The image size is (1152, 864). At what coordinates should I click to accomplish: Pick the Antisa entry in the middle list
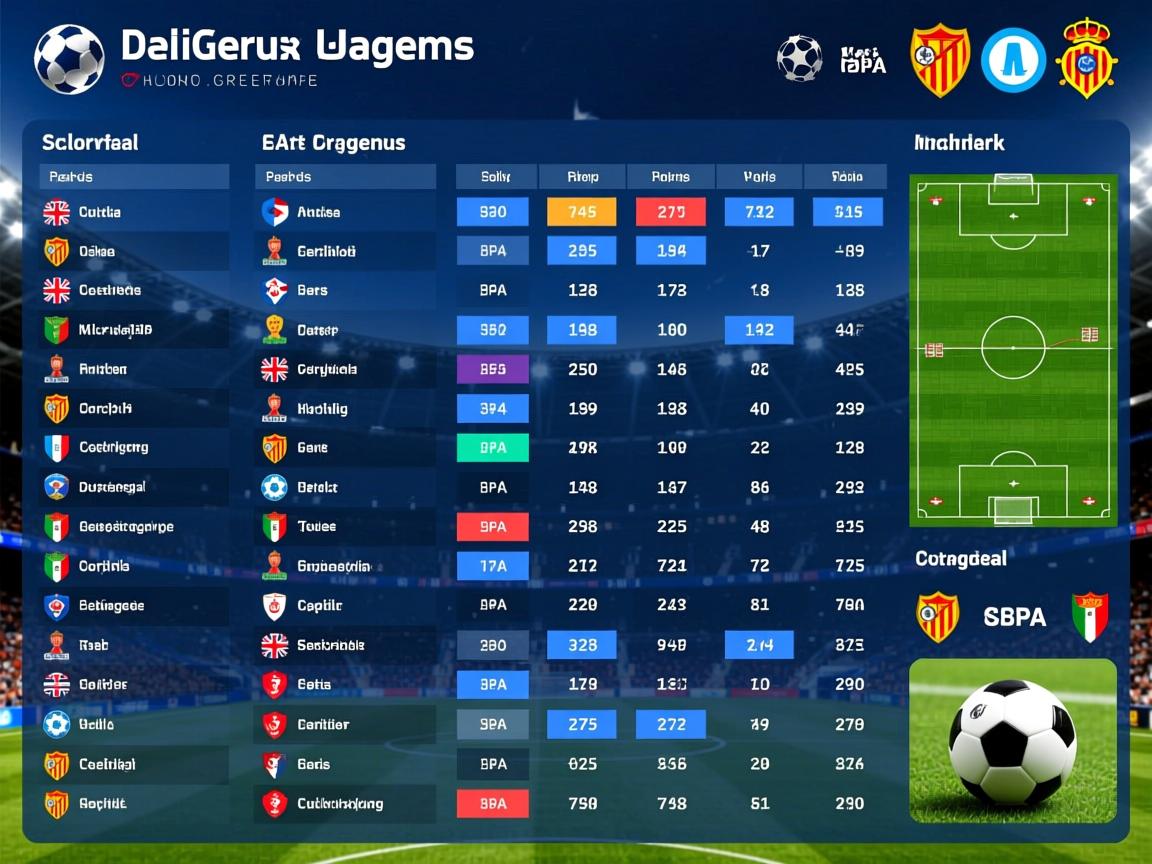coord(318,212)
